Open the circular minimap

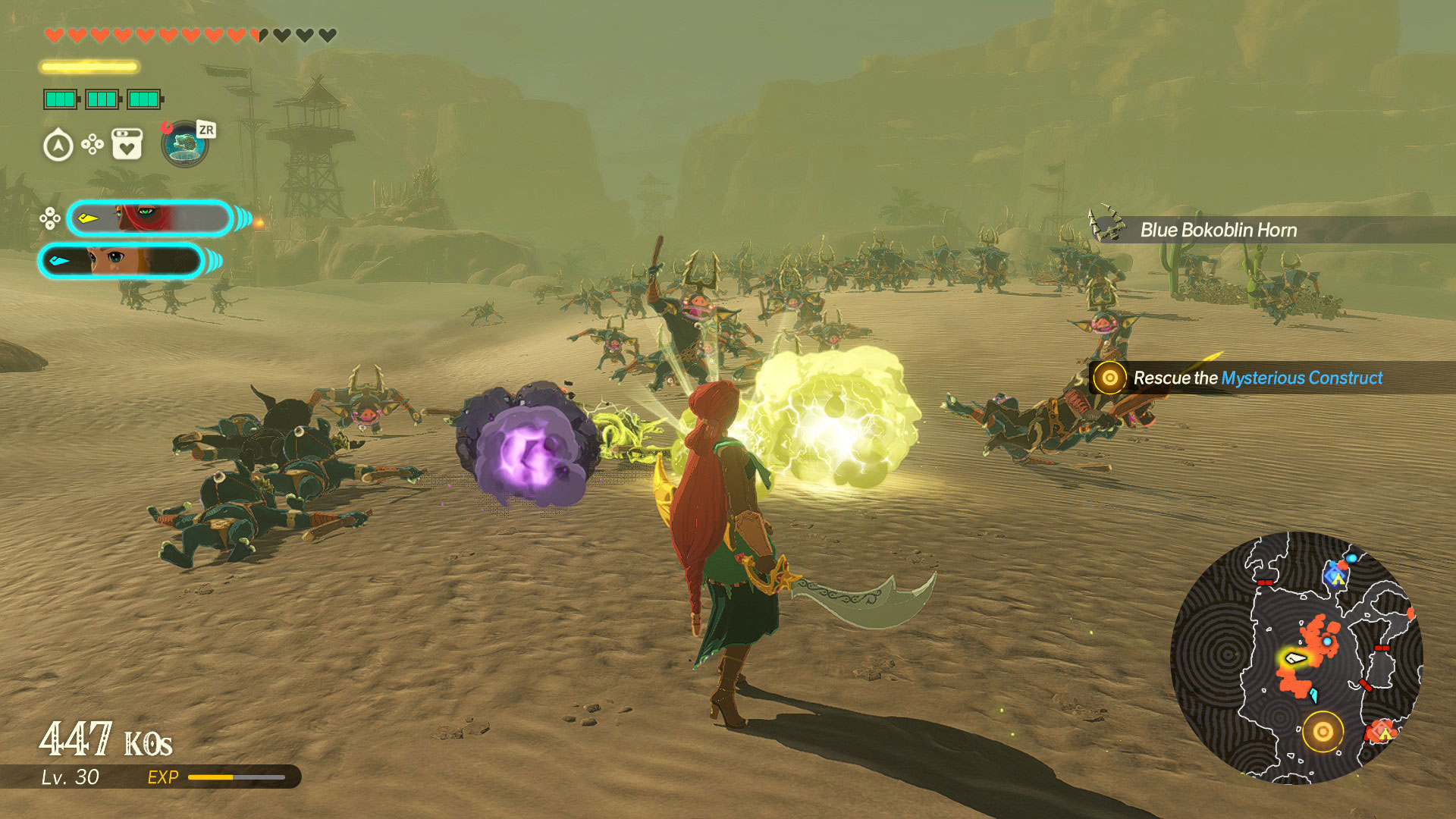(1296, 657)
